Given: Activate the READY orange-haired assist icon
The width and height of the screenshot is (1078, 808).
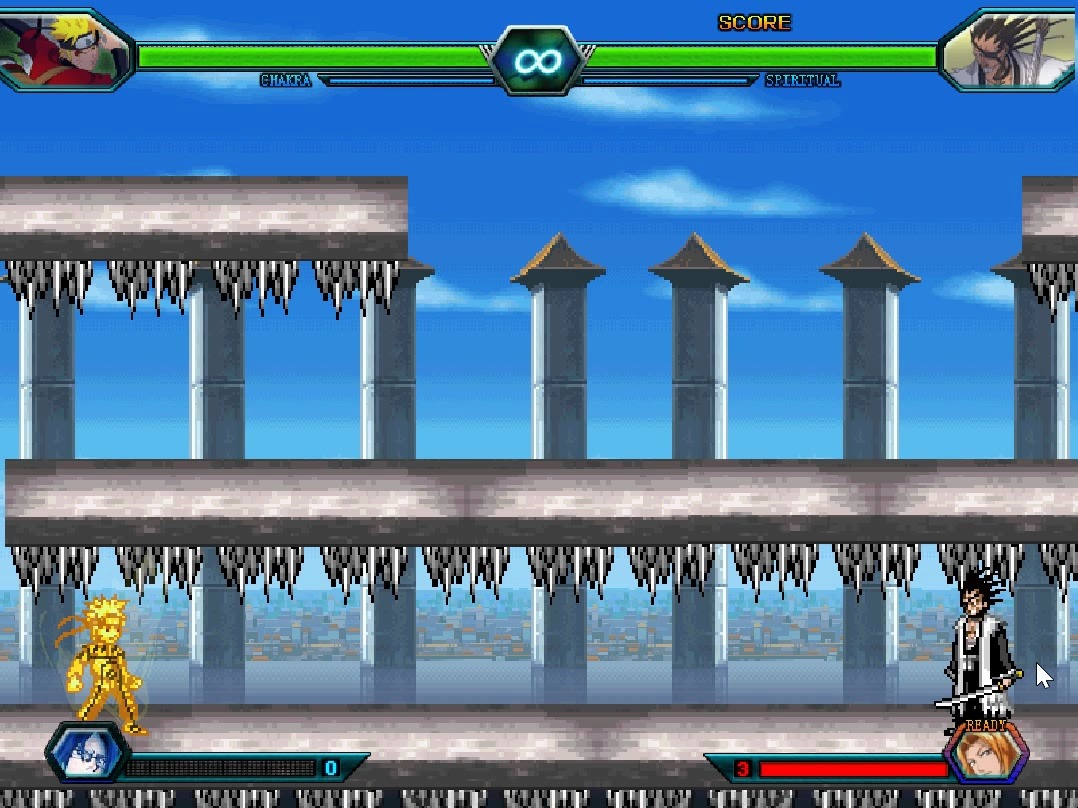Looking at the screenshot, I should (x=986, y=753).
